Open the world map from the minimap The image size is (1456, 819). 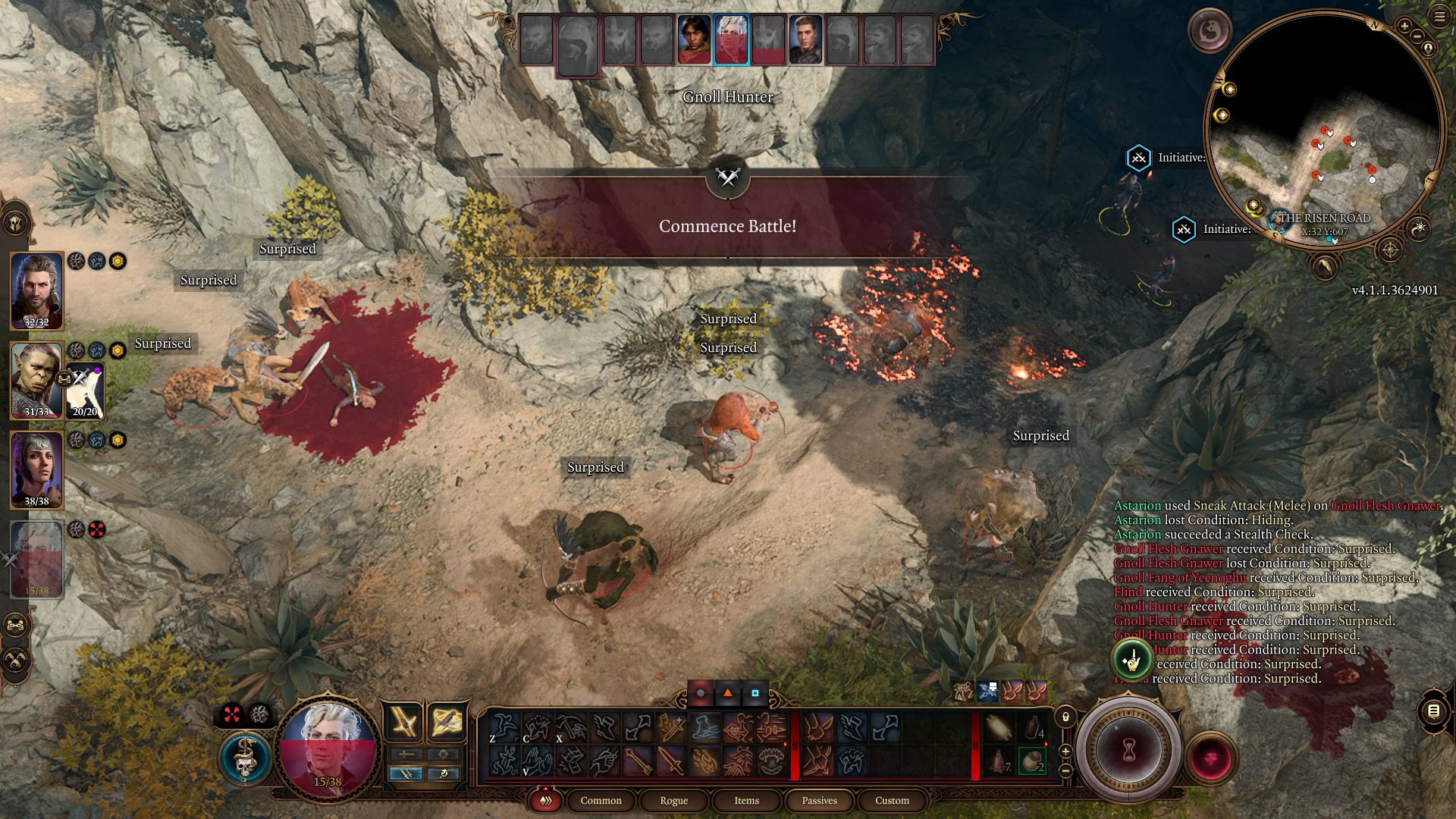(x=1389, y=249)
